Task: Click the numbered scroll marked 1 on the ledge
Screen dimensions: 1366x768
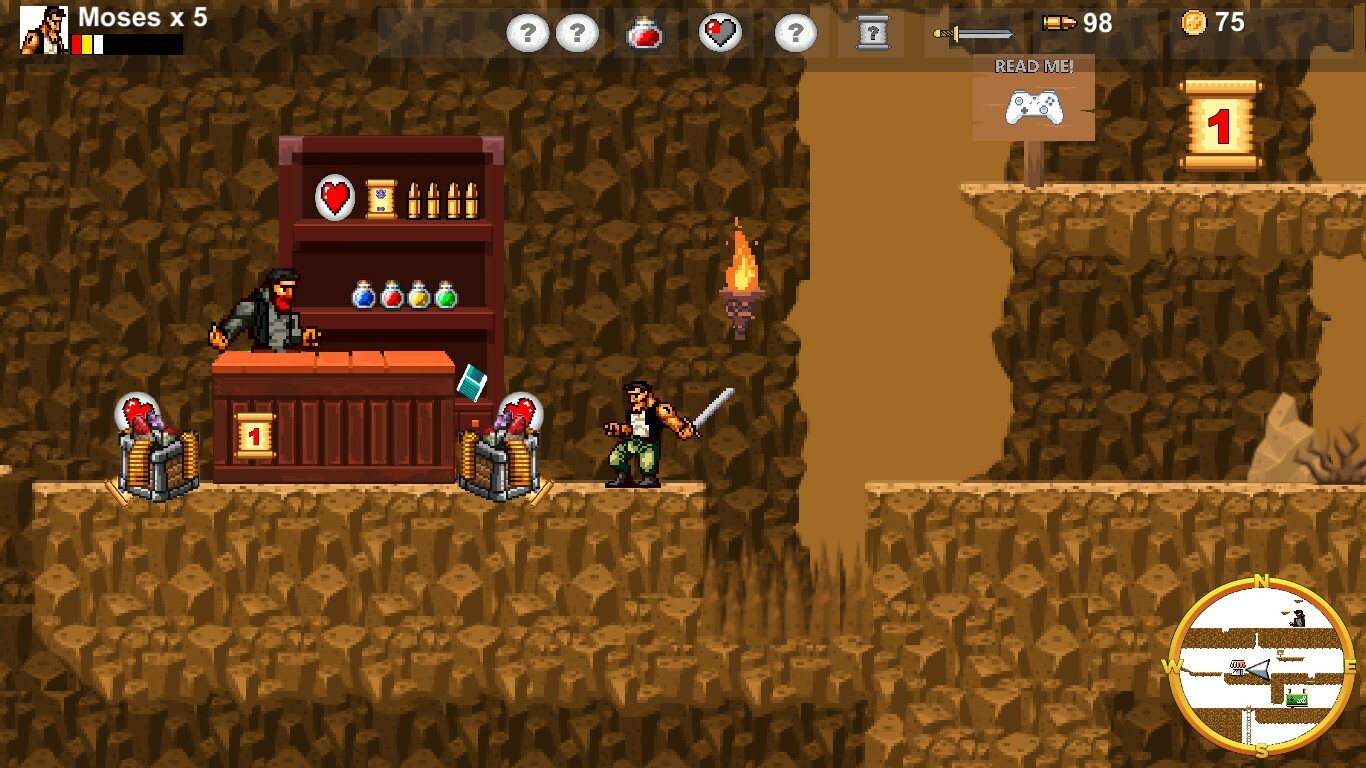Action: 1218,125
